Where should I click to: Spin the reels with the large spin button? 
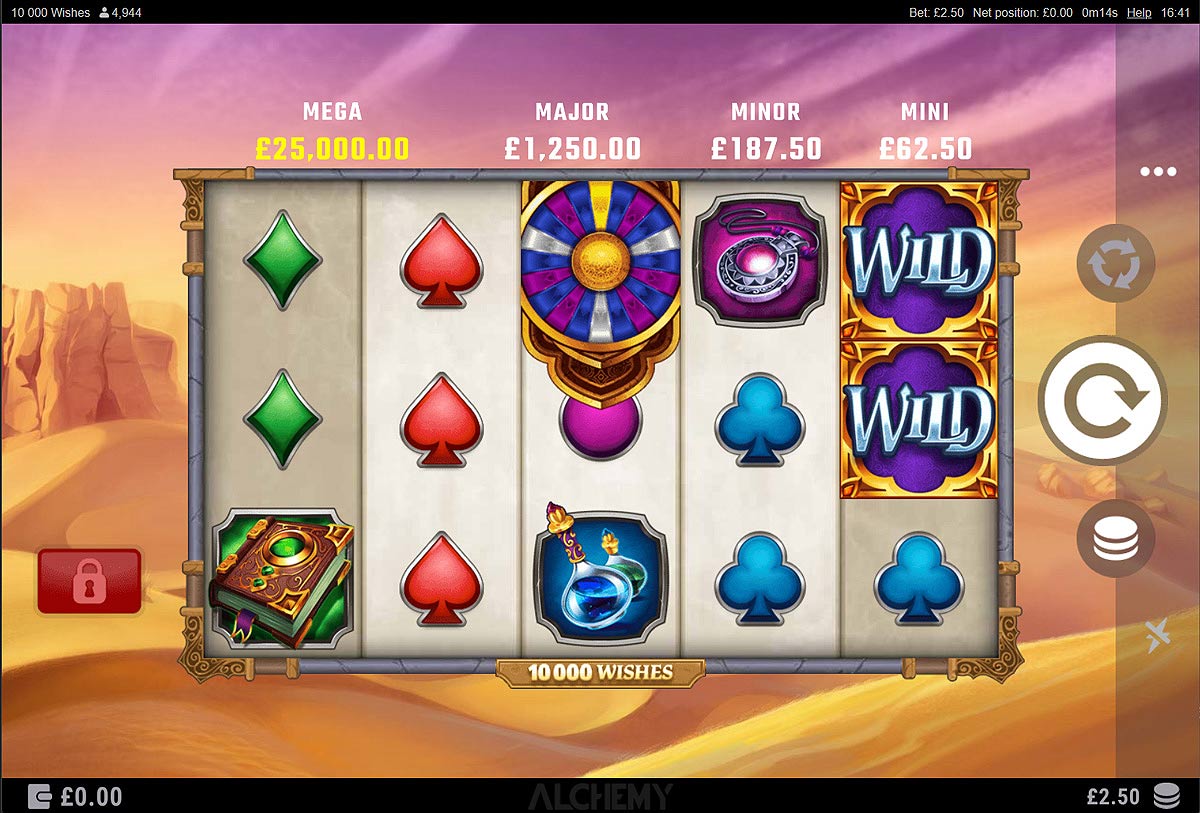1102,400
